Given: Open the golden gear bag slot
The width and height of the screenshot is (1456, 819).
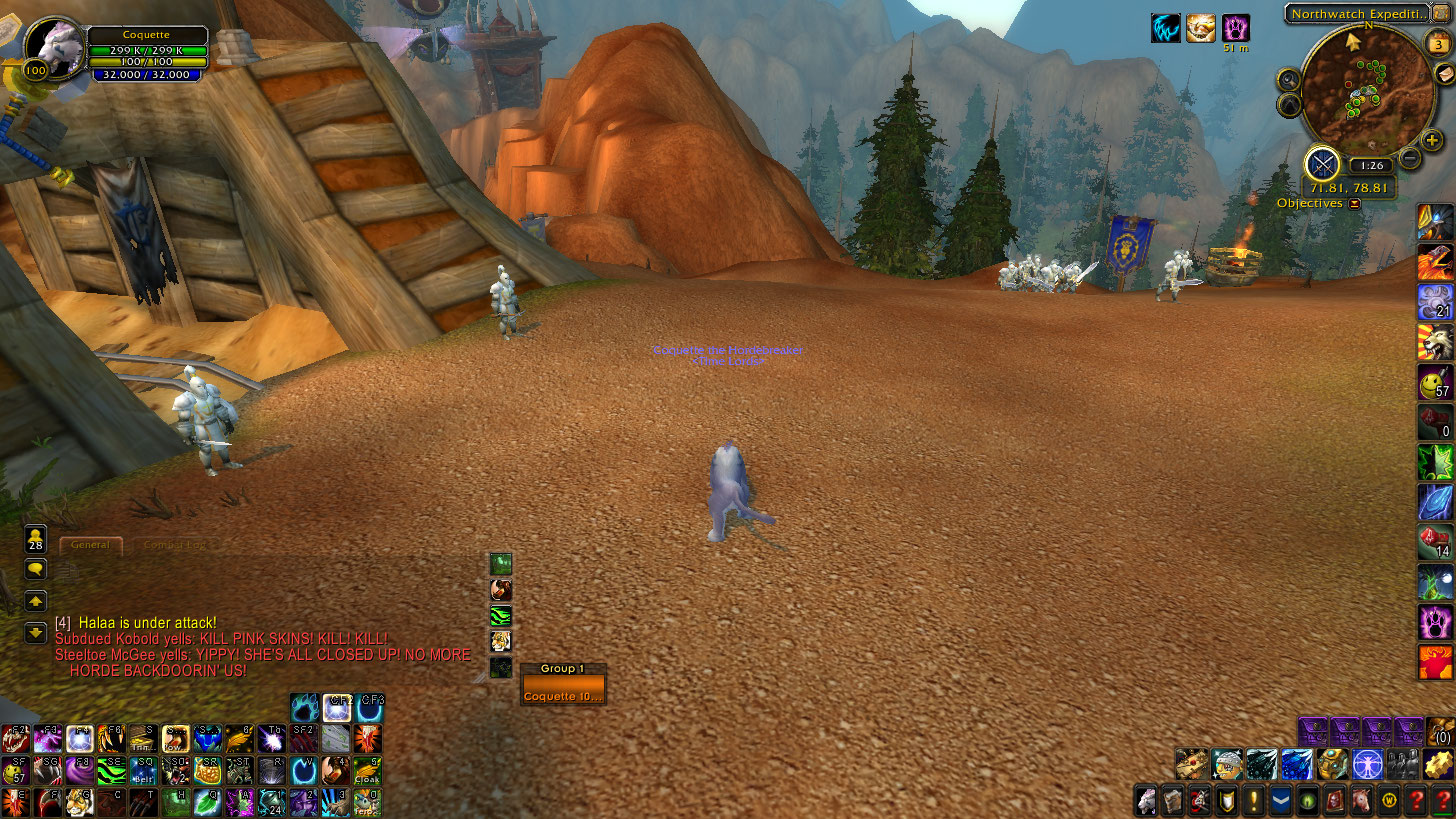Looking at the screenshot, I should (1437, 764).
